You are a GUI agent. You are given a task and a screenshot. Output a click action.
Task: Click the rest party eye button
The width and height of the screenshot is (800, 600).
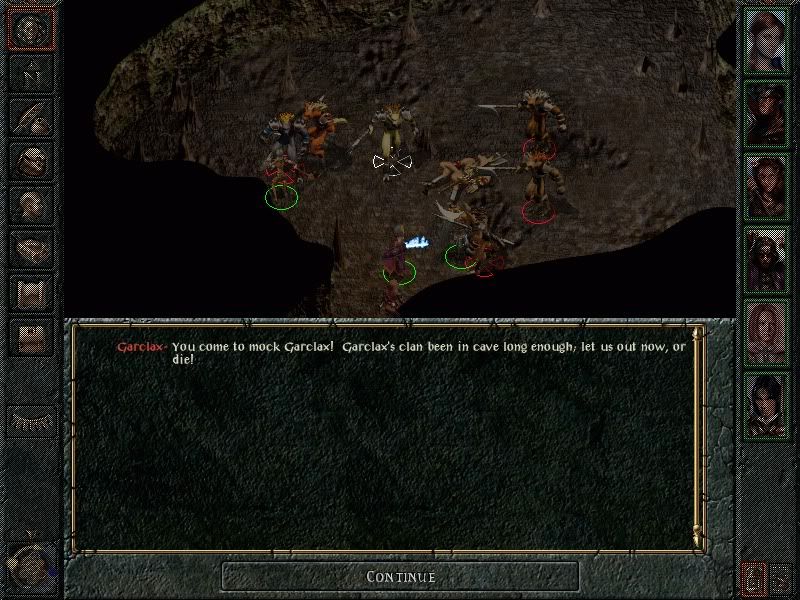(29, 420)
